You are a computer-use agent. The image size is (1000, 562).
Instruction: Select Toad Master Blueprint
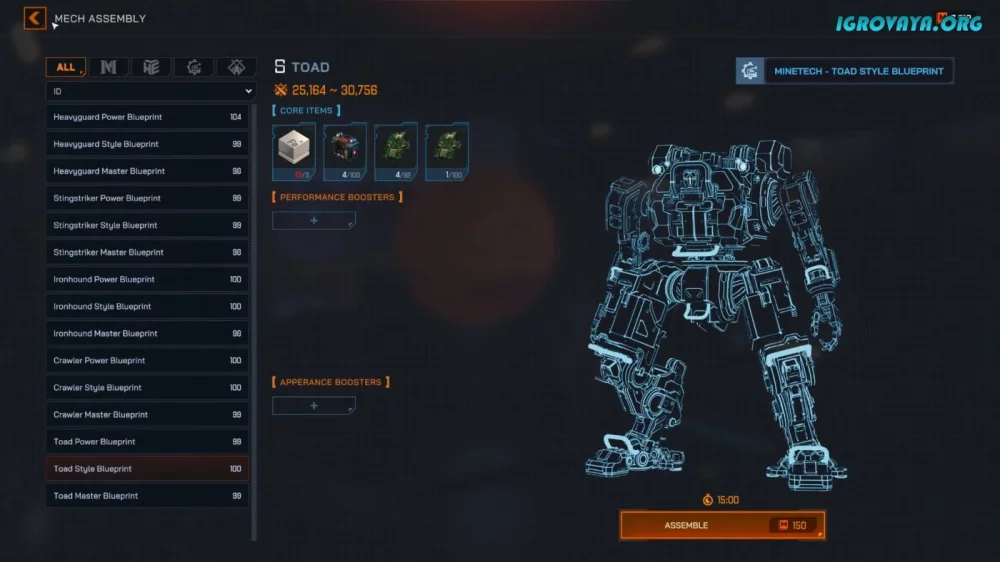coord(148,495)
